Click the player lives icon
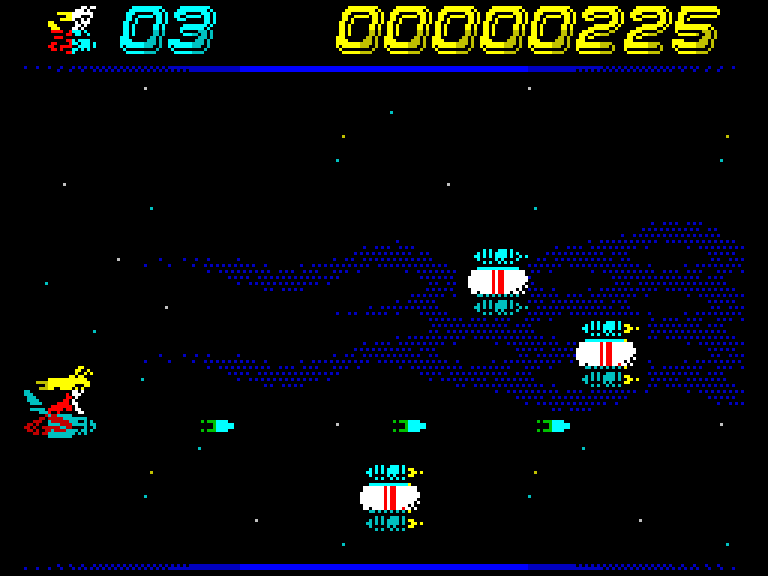 click(x=72, y=30)
